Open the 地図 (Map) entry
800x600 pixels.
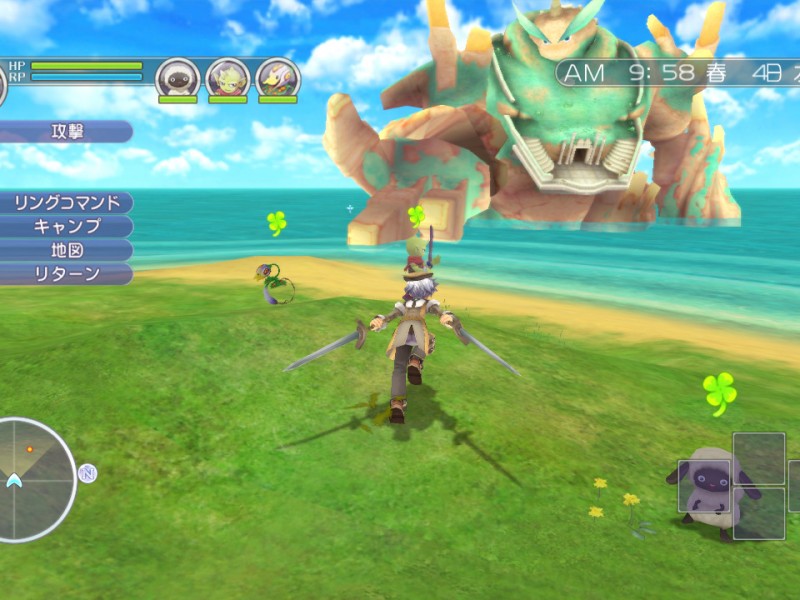click(66, 250)
